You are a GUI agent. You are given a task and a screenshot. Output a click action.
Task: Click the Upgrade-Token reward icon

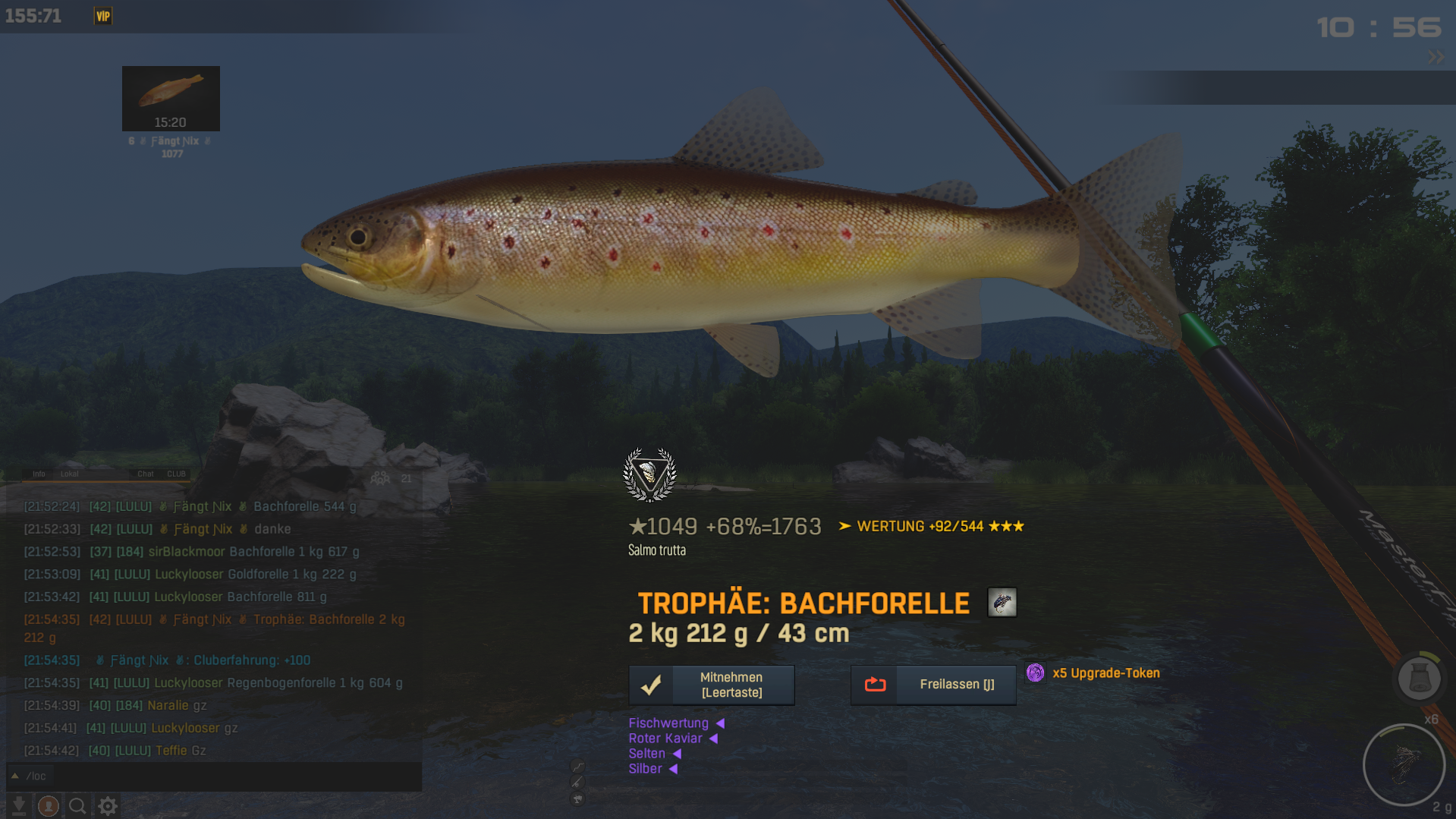click(x=1035, y=673)
